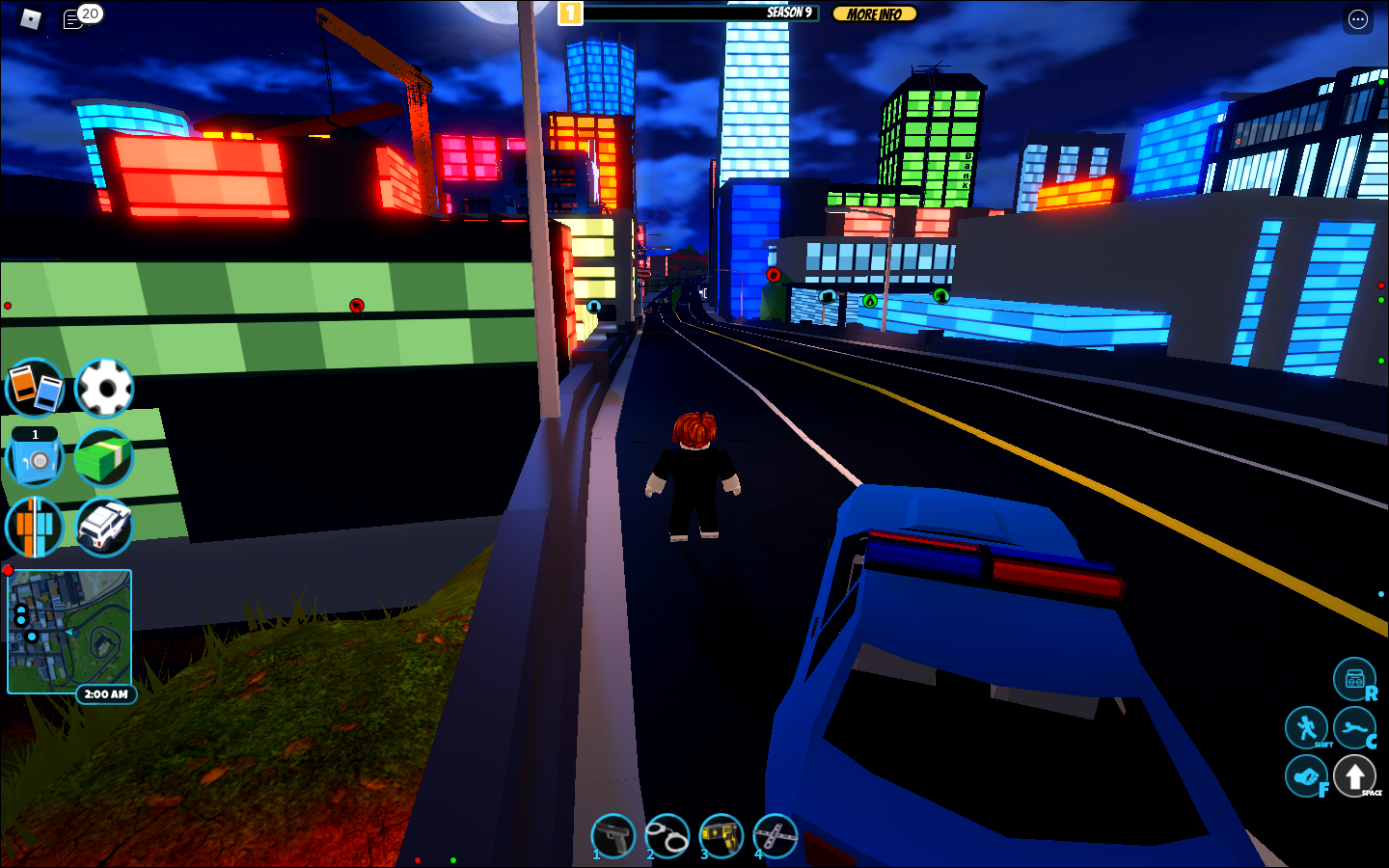Tap the jump up-arrow button
The height and width of the screenshot is (868, 1389).
1354,776
